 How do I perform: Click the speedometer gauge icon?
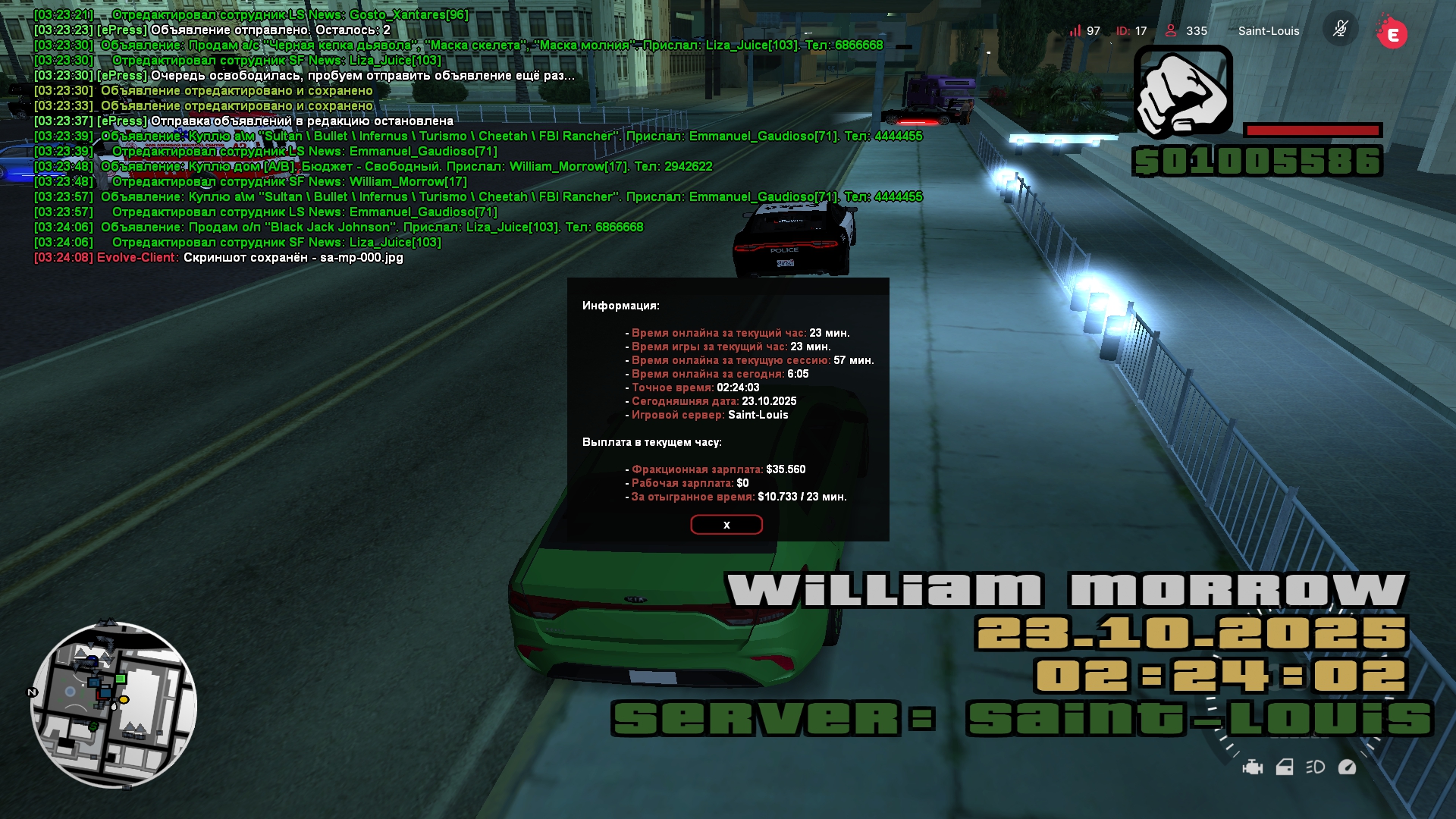1348,767
